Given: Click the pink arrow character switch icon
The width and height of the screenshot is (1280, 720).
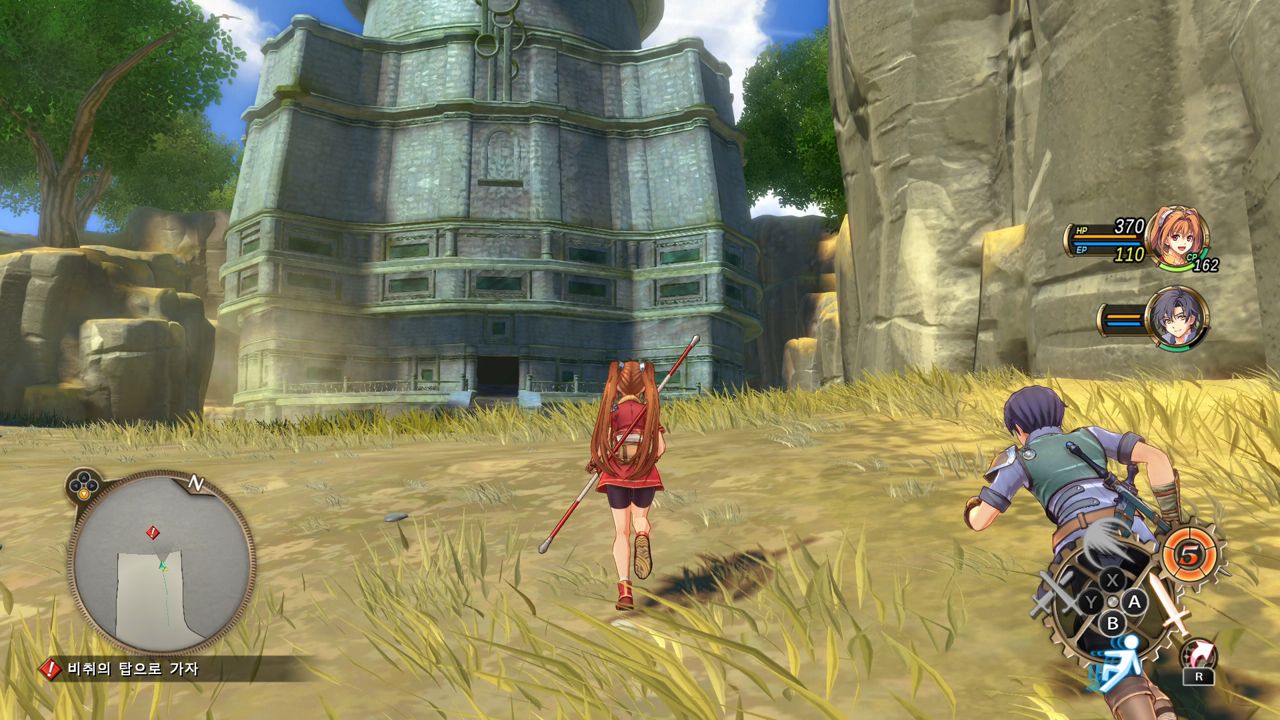Looking at the screenshot, I should tap(1197, 655).
